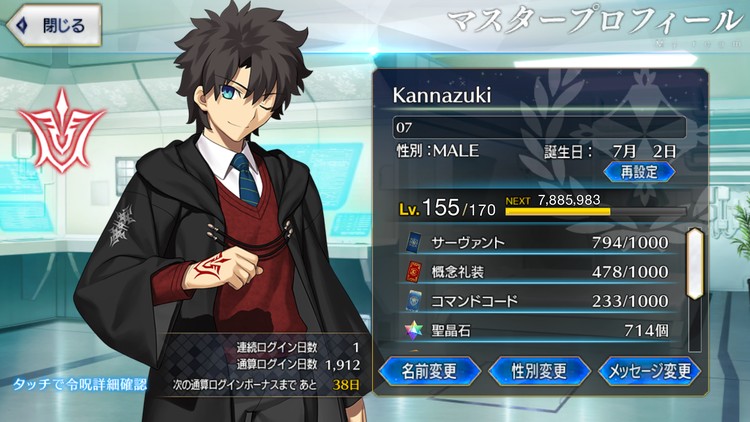Select the 聖晶石 Saint Quartz row
Screen dimensions: 750x422
(x=540, y=329)
